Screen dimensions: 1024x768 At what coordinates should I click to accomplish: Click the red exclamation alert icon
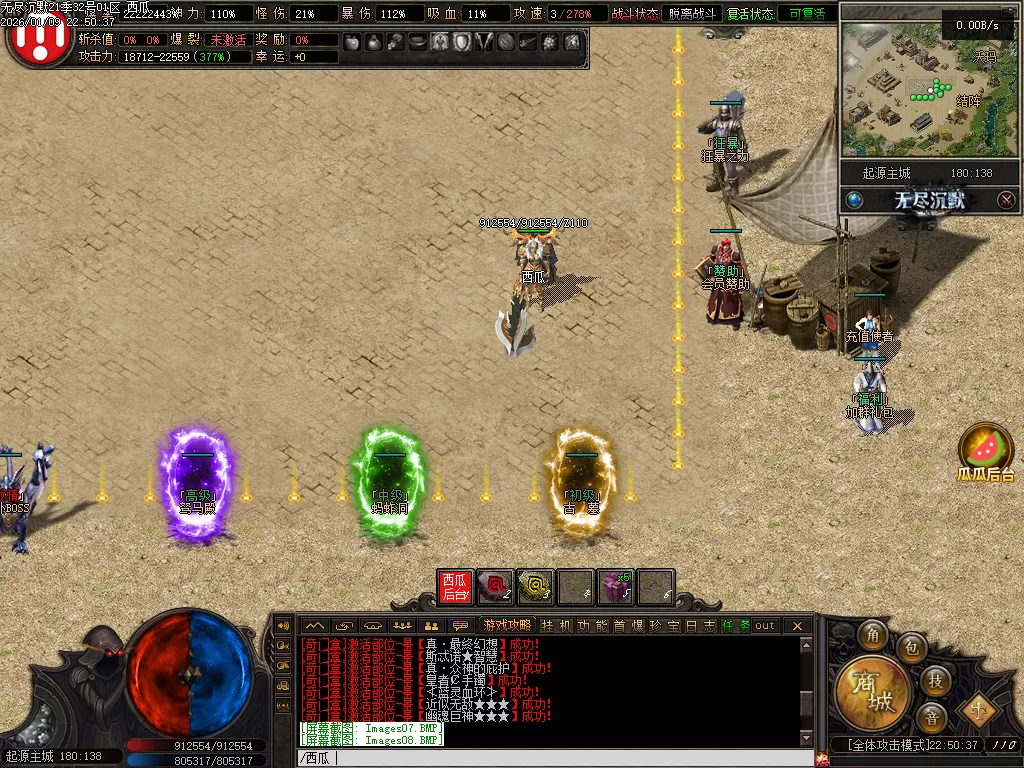[38, 38]
